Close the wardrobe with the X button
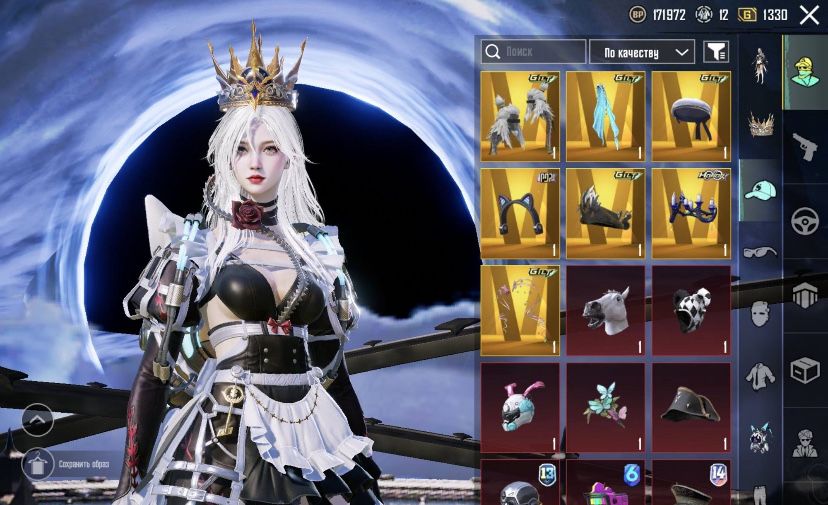The image size is (828, 505). click(x=808, y=15)
